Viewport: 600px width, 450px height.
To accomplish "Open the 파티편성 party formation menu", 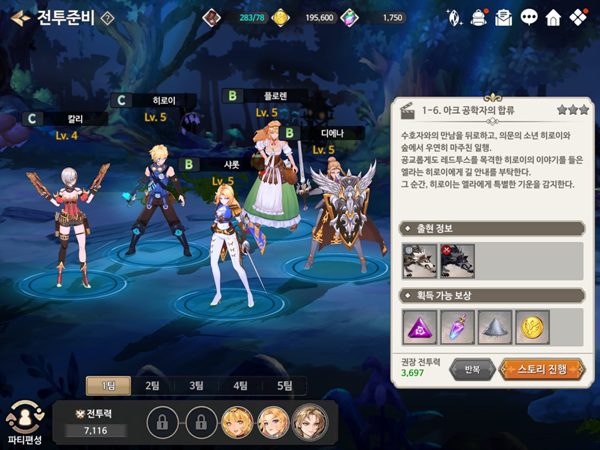I will (24, 422).
